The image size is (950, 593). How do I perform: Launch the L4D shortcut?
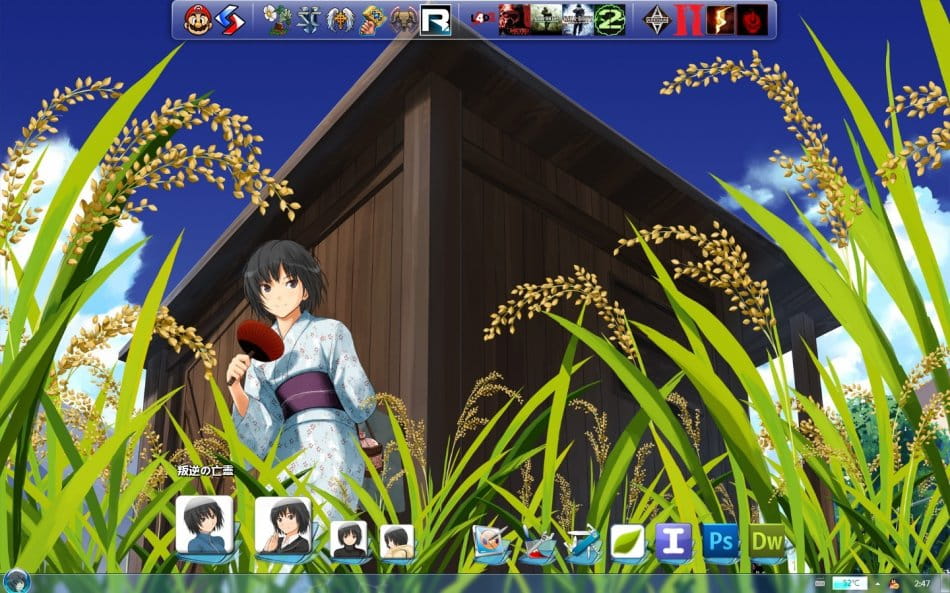[483, 19]
